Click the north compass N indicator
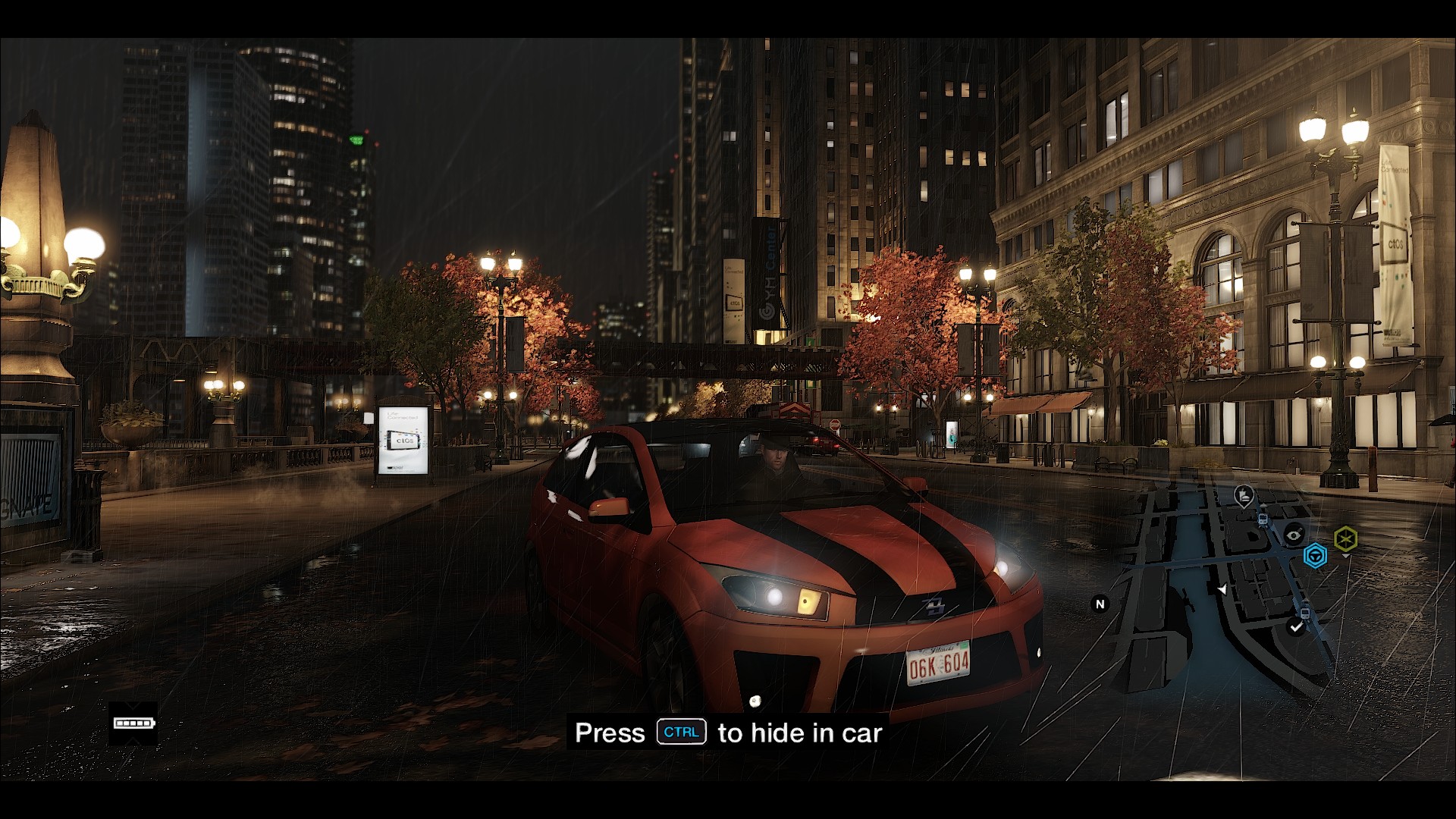The width and height of the screenshot is (1456, 819). (x=1100, y=604)
